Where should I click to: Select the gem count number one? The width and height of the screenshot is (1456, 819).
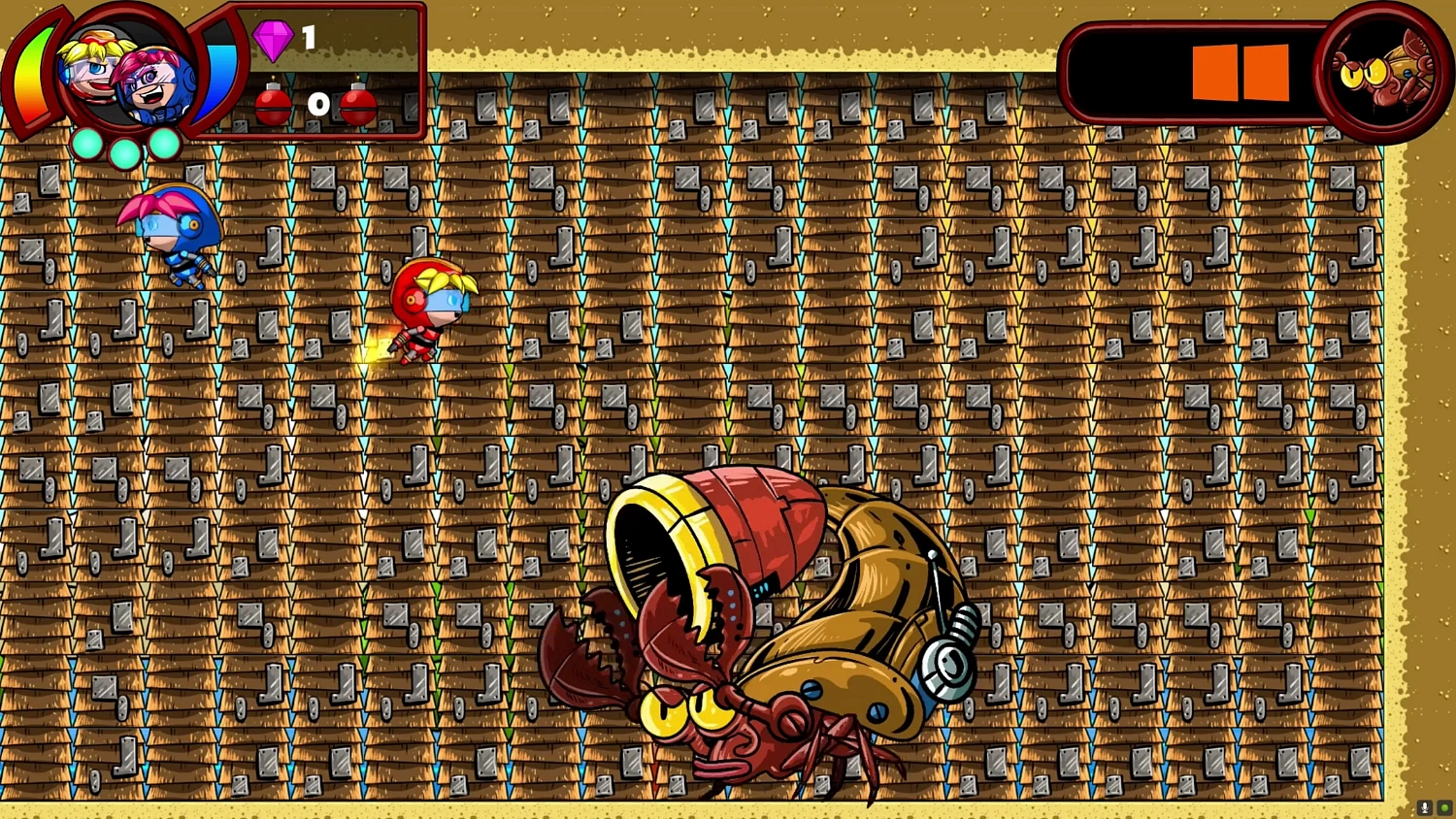[309, 39]
